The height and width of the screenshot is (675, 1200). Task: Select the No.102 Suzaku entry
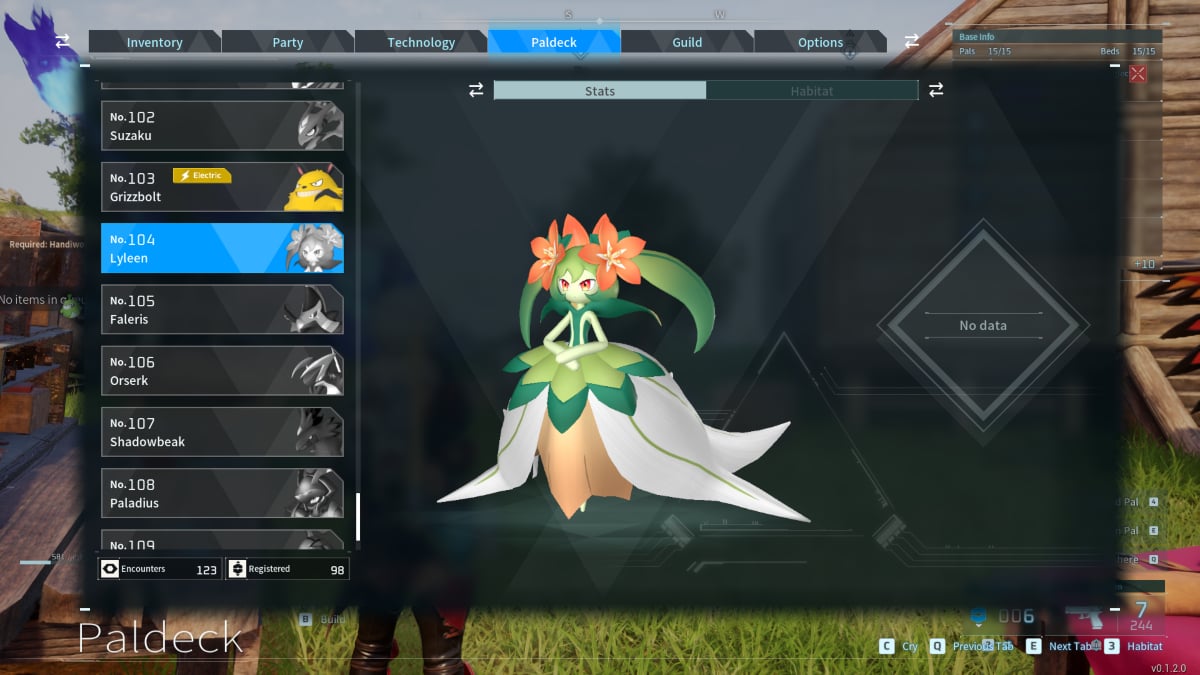pos(222,126)
